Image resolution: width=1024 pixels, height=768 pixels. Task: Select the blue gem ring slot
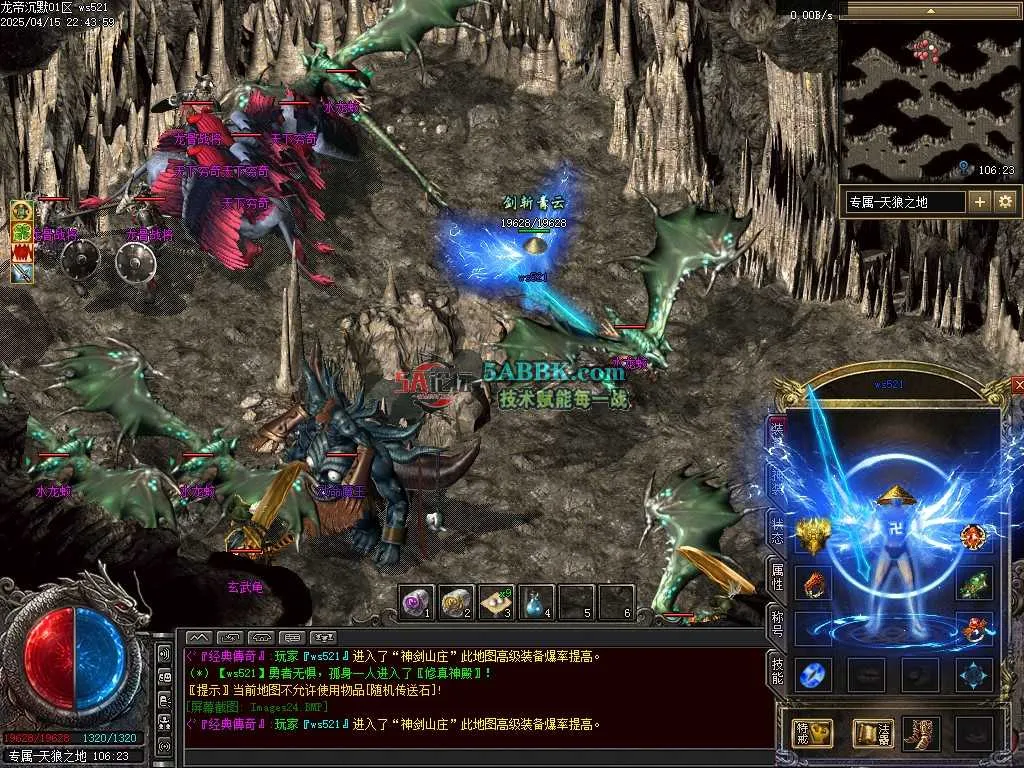click(813, 674)
